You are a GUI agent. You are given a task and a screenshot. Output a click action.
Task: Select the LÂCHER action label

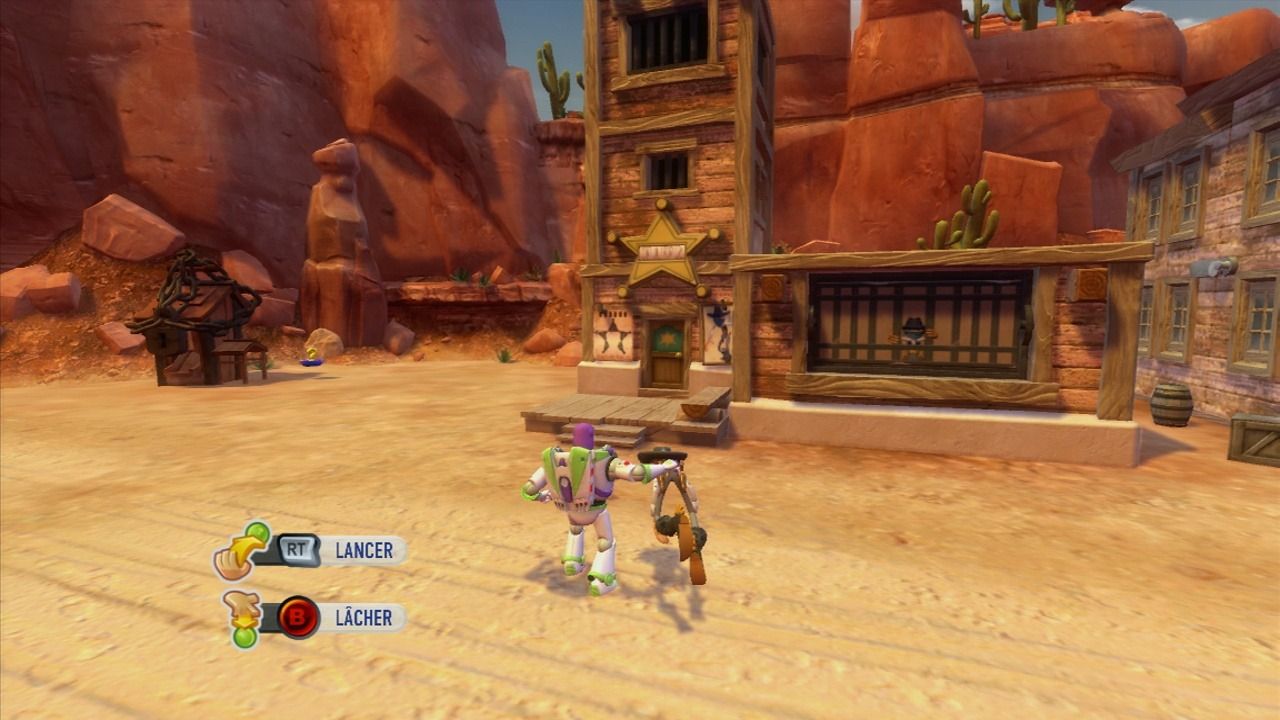[x=363, y=617]
